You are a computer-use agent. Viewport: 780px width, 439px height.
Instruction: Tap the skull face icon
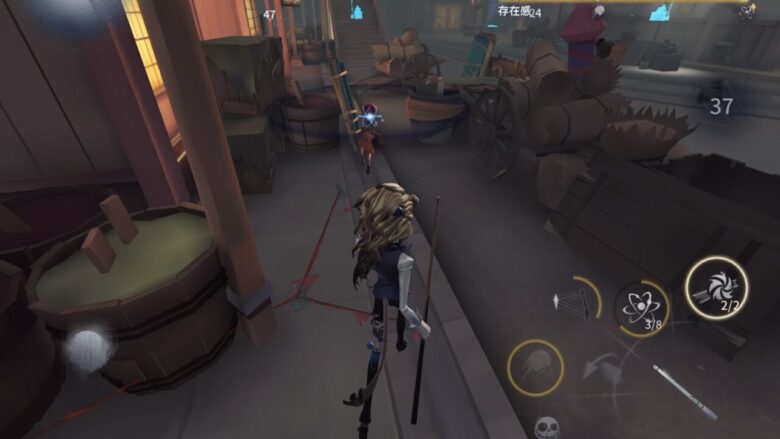pos(546,428)
